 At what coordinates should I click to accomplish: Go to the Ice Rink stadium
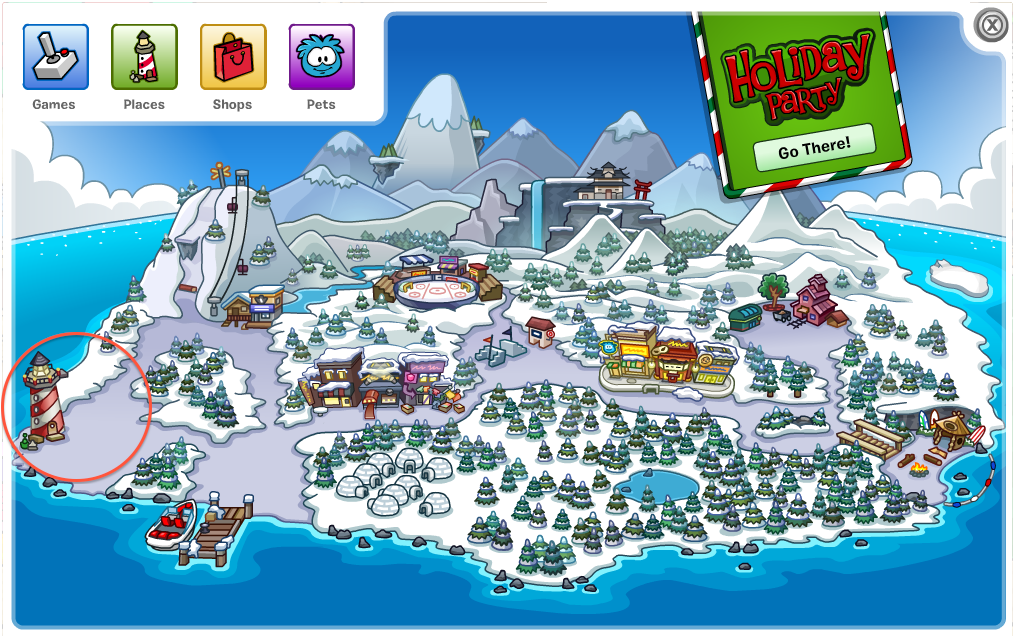click(x=437, y=287)
